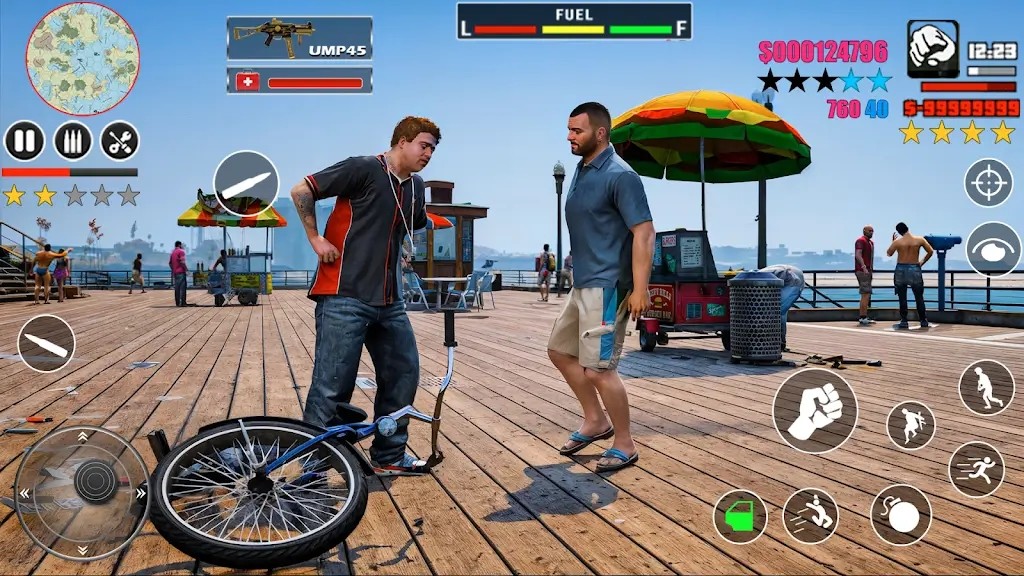This screenshot has width=1024, height=576.
Task: Toggle the eye view button
Action: pyautogui.click(x=992, y=249)
